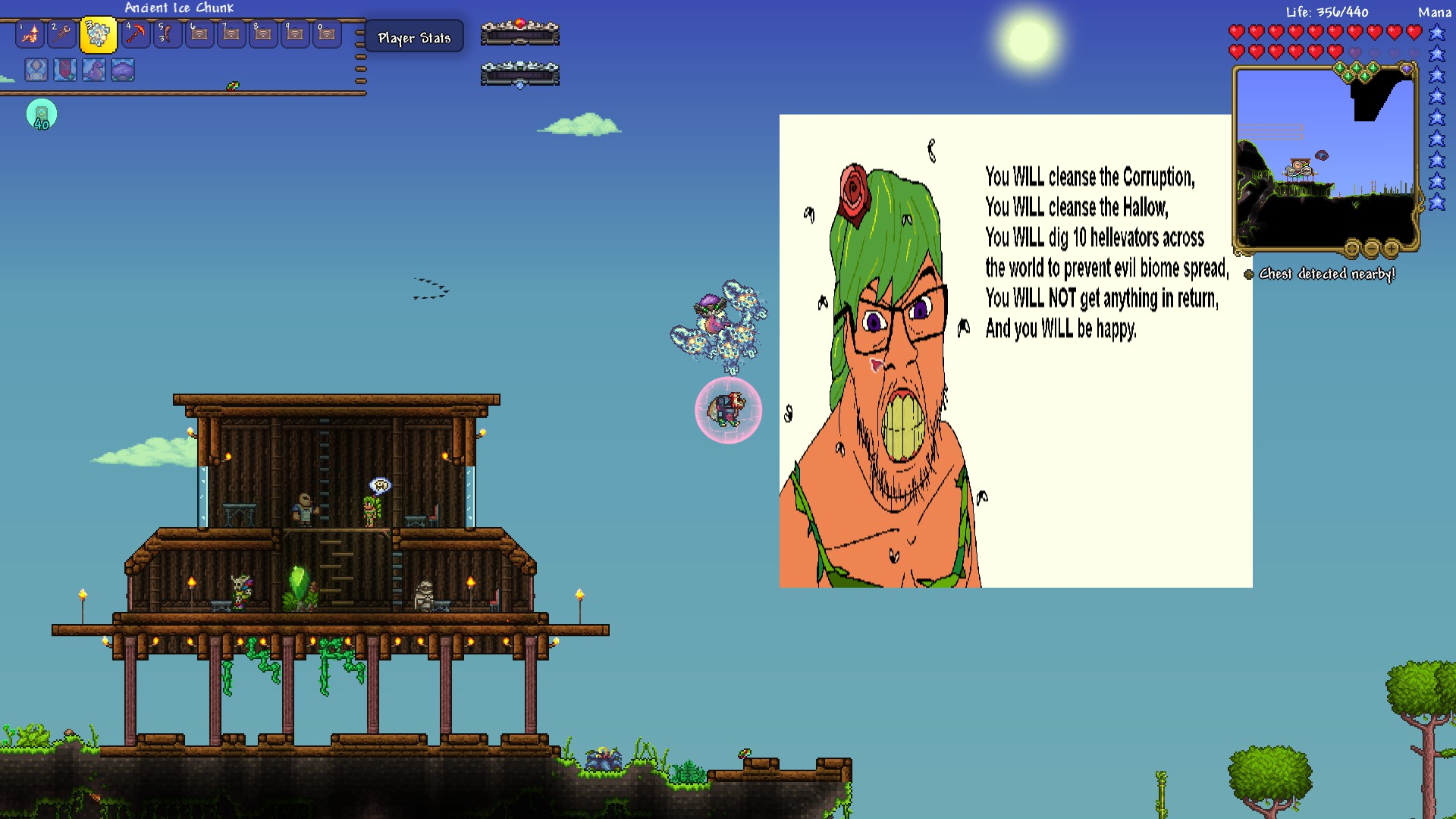This screenshot has width=1456, height=819.
Task: Click the purple dinosaur pet buff icon
Action: coord(94,70)
